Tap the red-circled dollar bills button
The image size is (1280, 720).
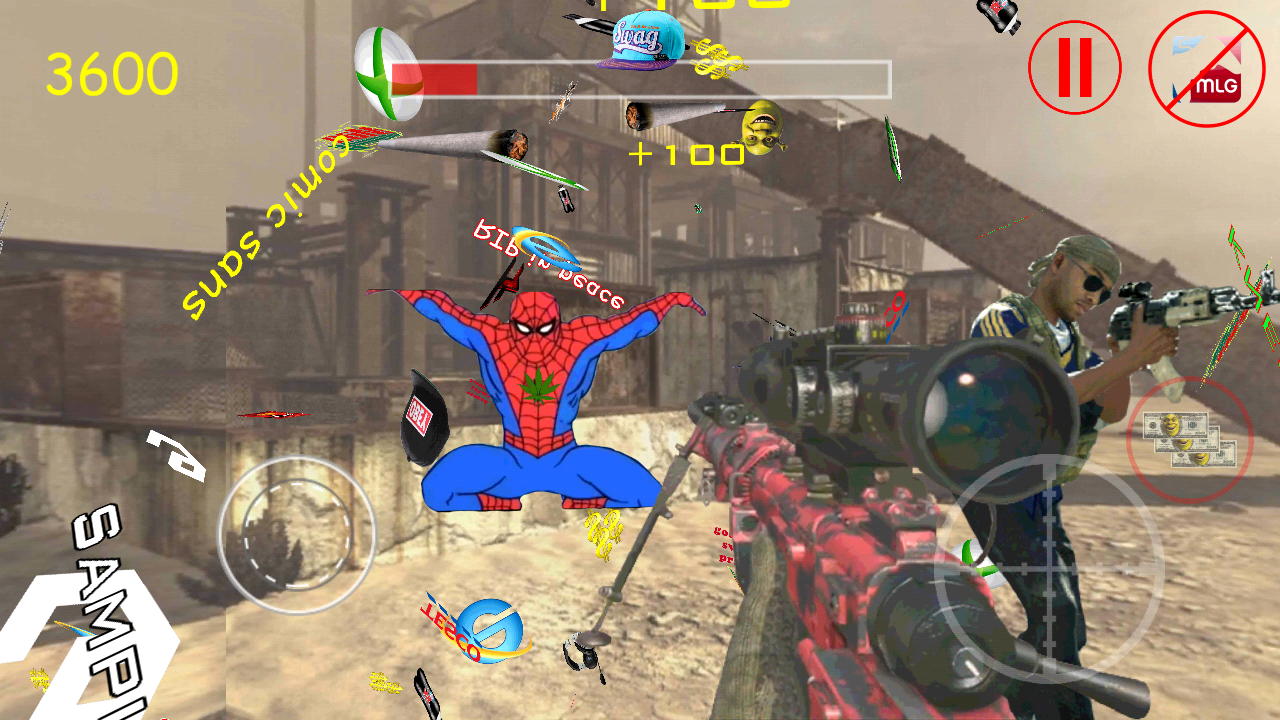click(1189, 438)
